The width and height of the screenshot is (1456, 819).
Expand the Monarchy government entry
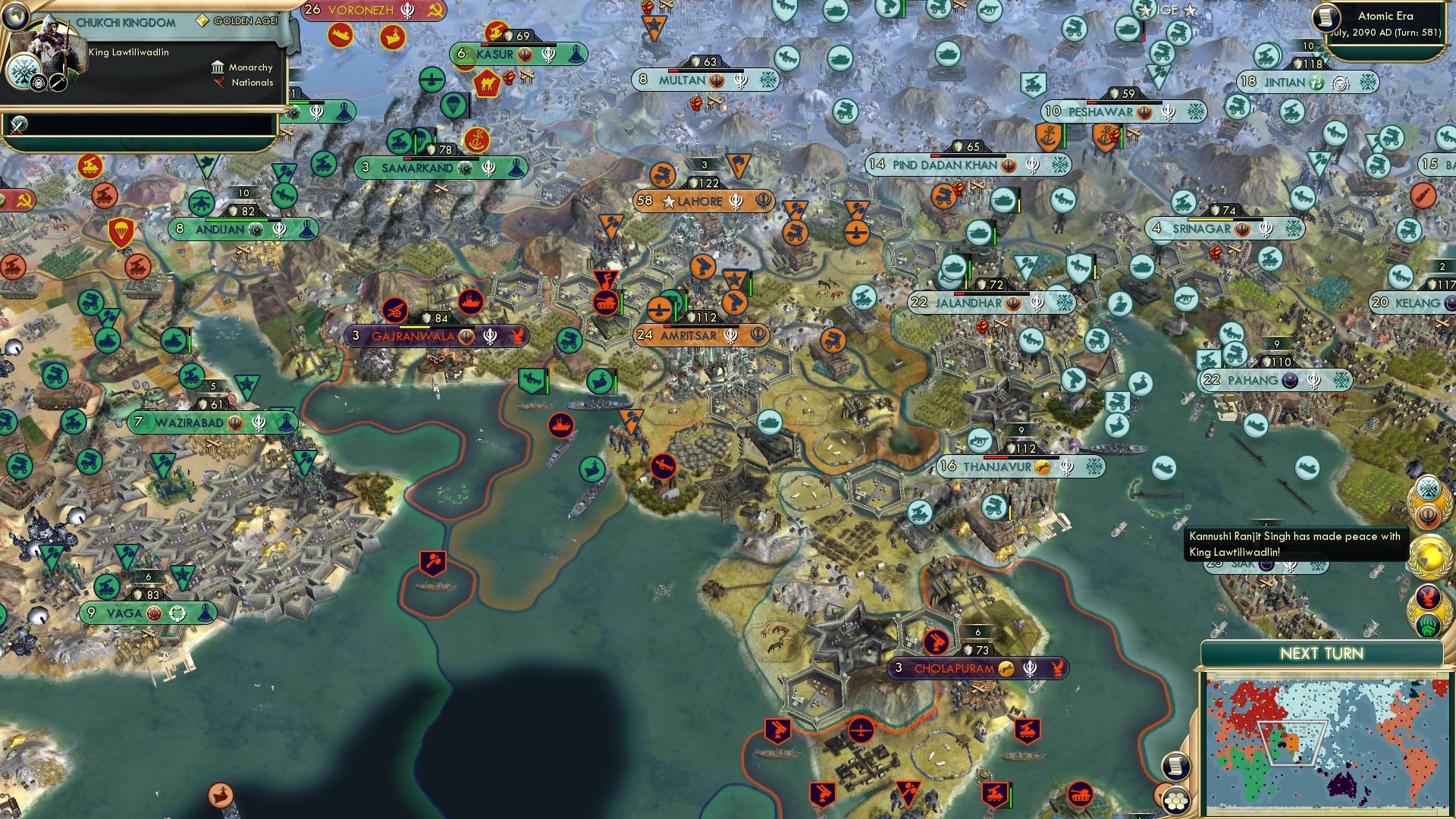pyautogui.click(x=243, y=68)
